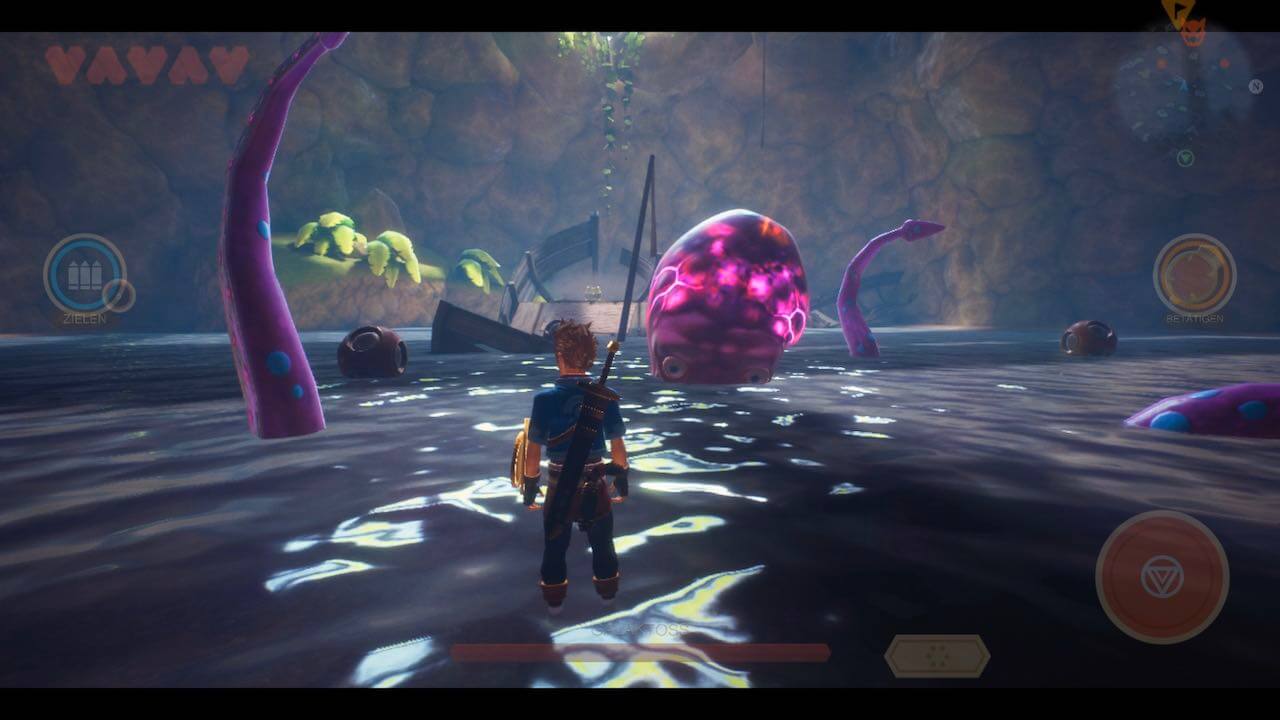The width and height of the screenshot is (1280, 720).
Task: Select the orange flag marker above minimap
Action: click(1175, 12)
